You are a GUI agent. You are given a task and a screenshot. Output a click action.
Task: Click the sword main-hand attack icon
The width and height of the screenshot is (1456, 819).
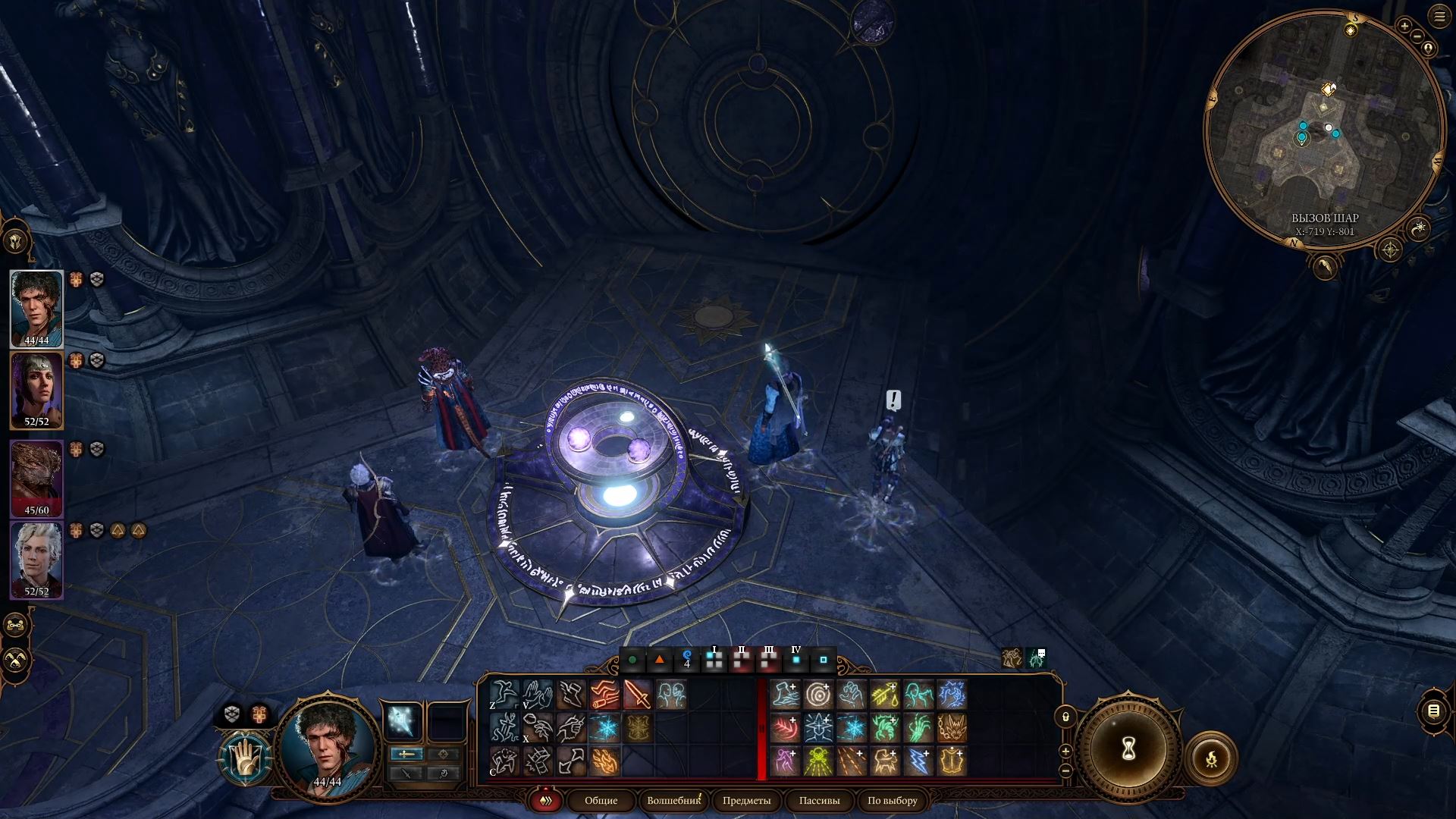point(638,695)
